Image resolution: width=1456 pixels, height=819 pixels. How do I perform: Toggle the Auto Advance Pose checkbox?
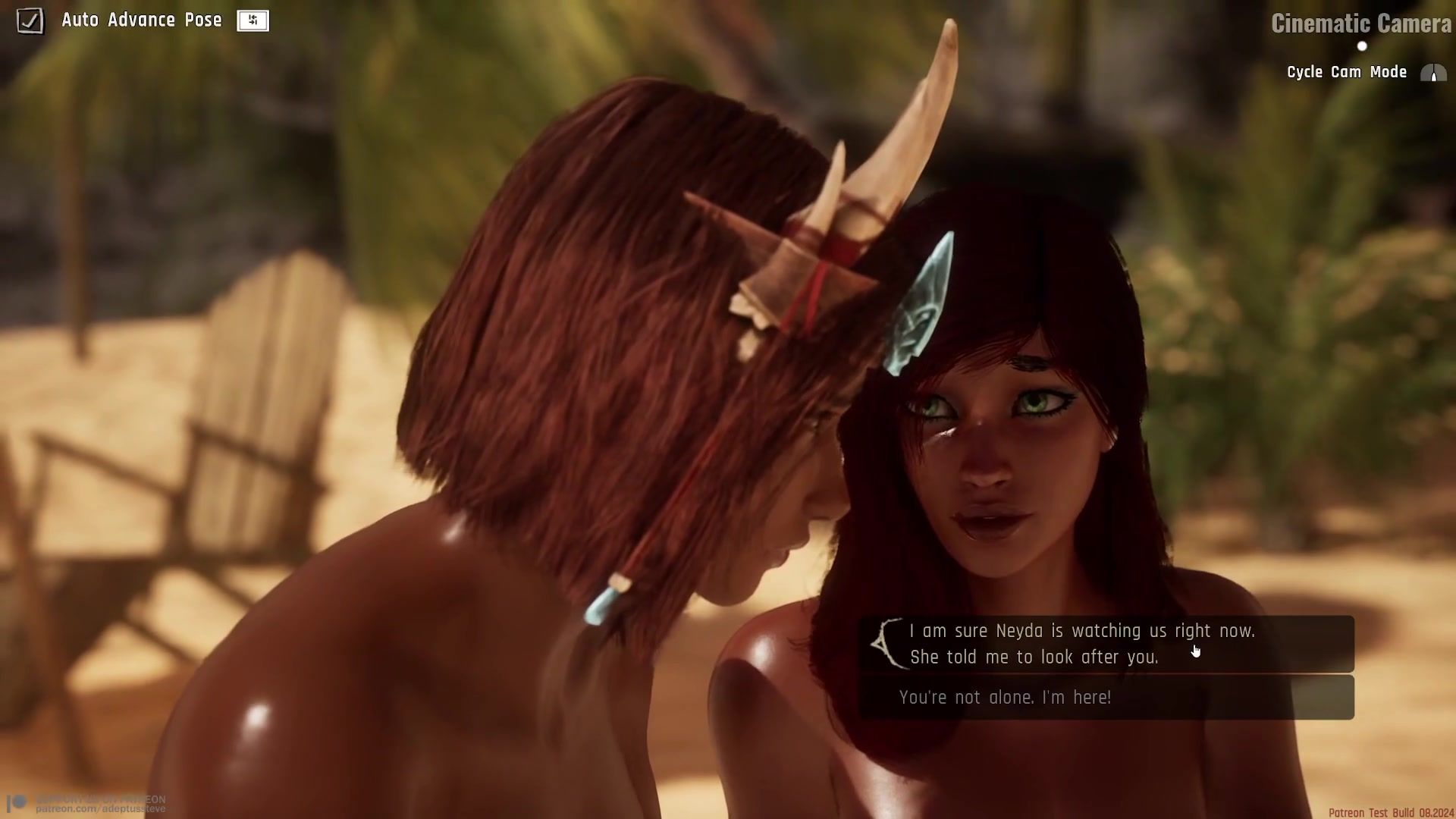(30, 20)
